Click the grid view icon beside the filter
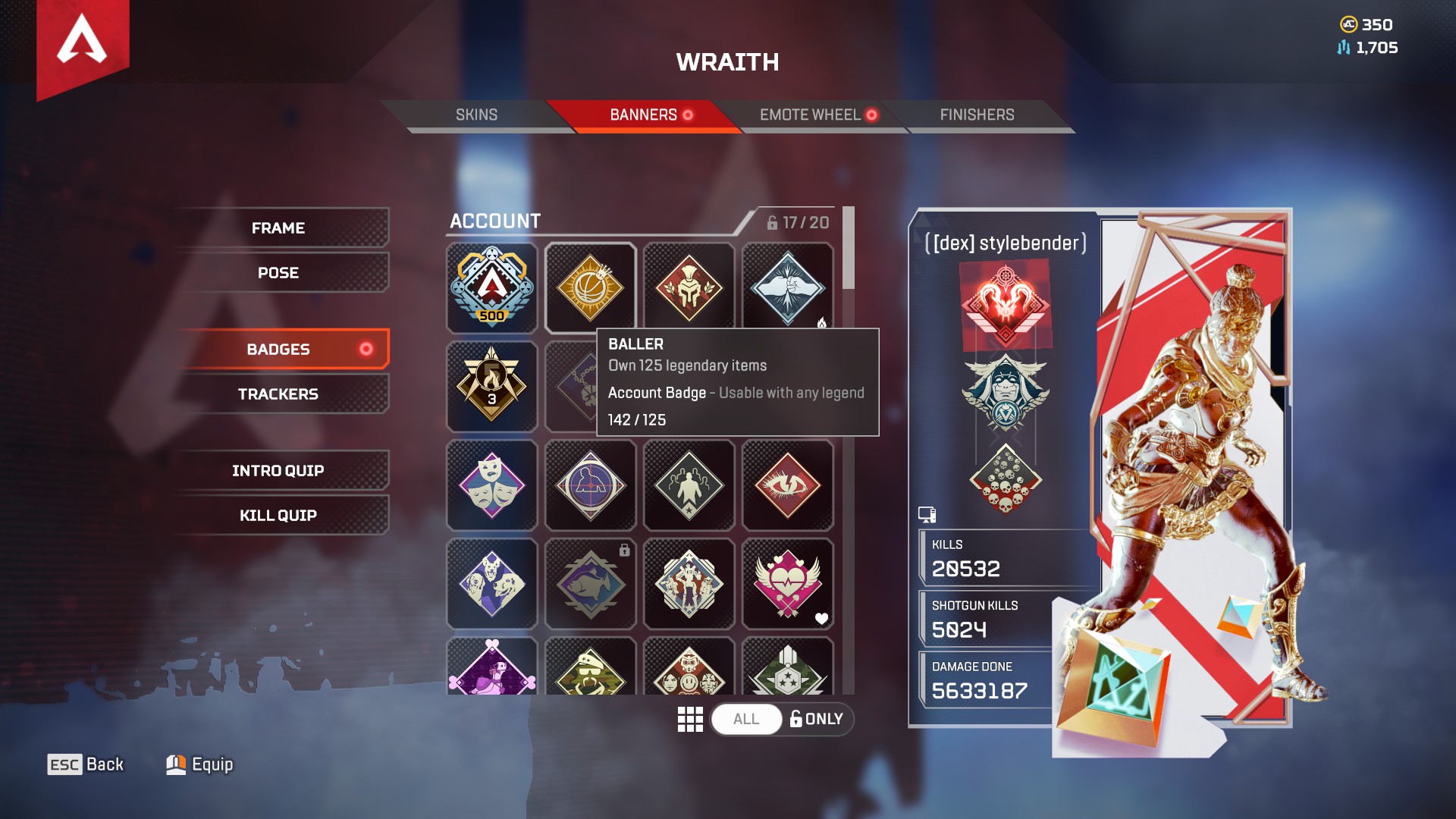Screen dimensions: 1456x819 point(691,719)
